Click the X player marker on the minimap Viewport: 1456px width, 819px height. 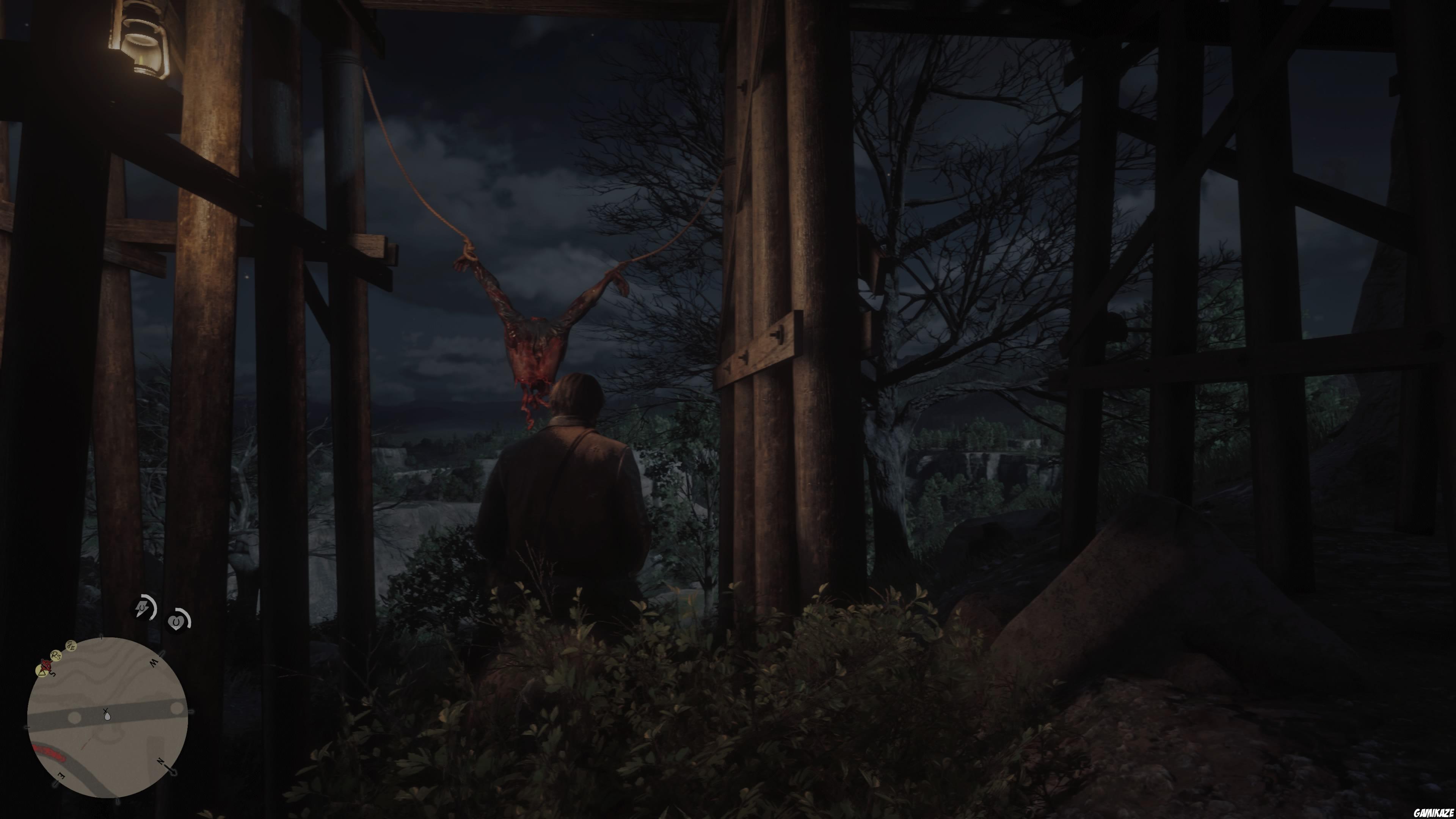point(106,710)
